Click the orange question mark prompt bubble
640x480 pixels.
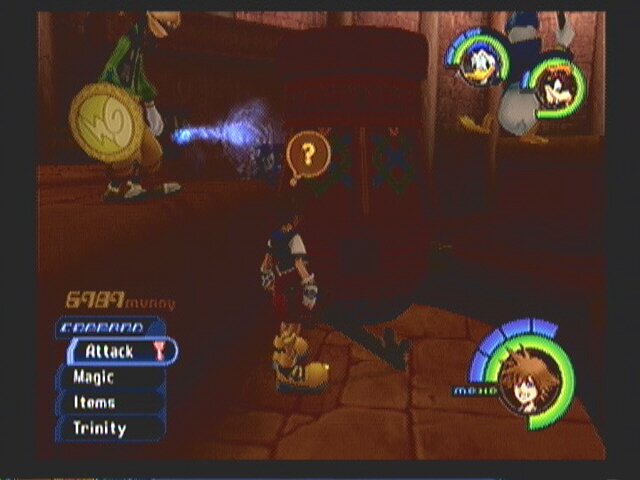coord(308,155)
